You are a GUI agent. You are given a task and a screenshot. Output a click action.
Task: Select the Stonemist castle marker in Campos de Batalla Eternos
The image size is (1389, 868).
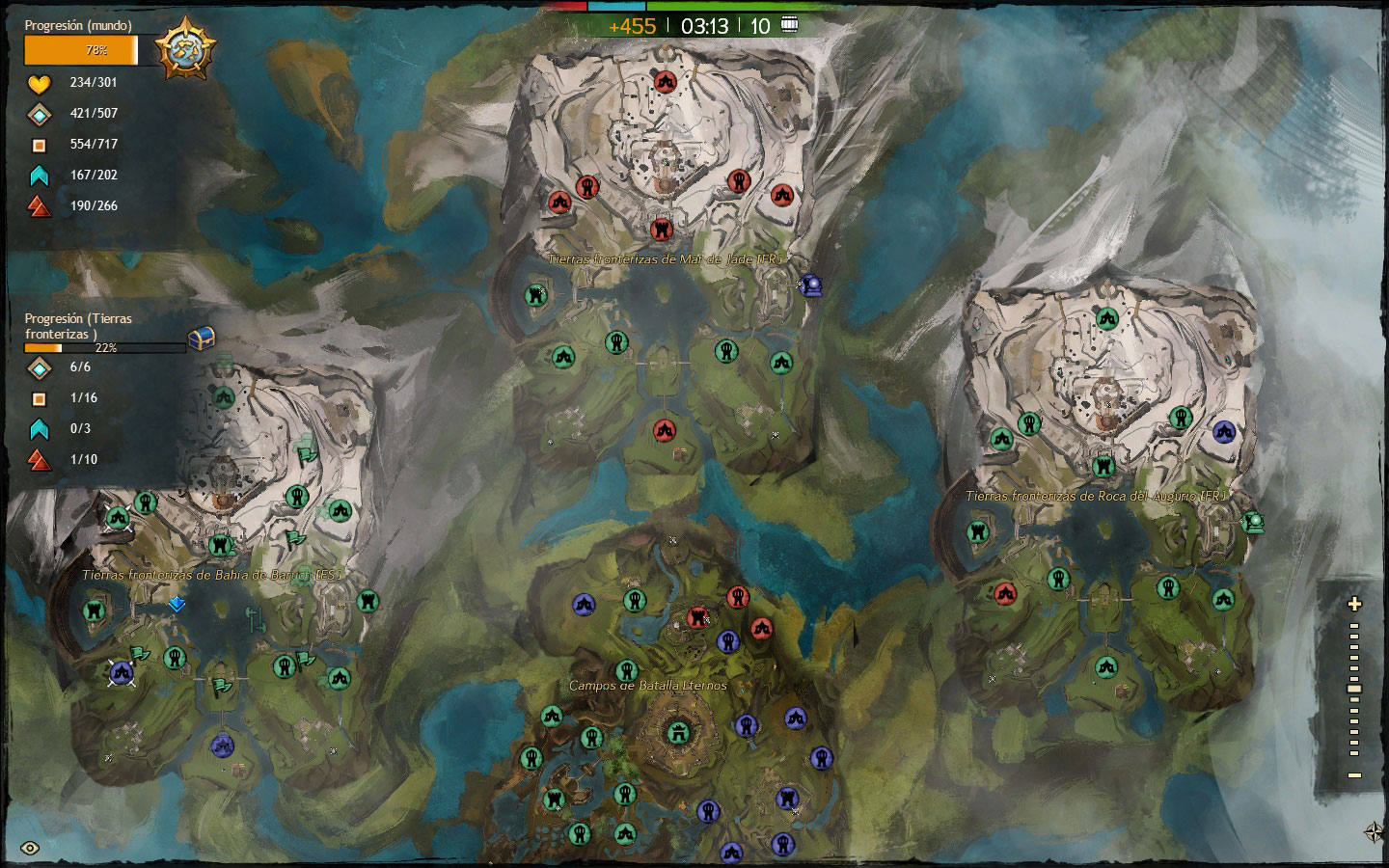click(678, 733)
